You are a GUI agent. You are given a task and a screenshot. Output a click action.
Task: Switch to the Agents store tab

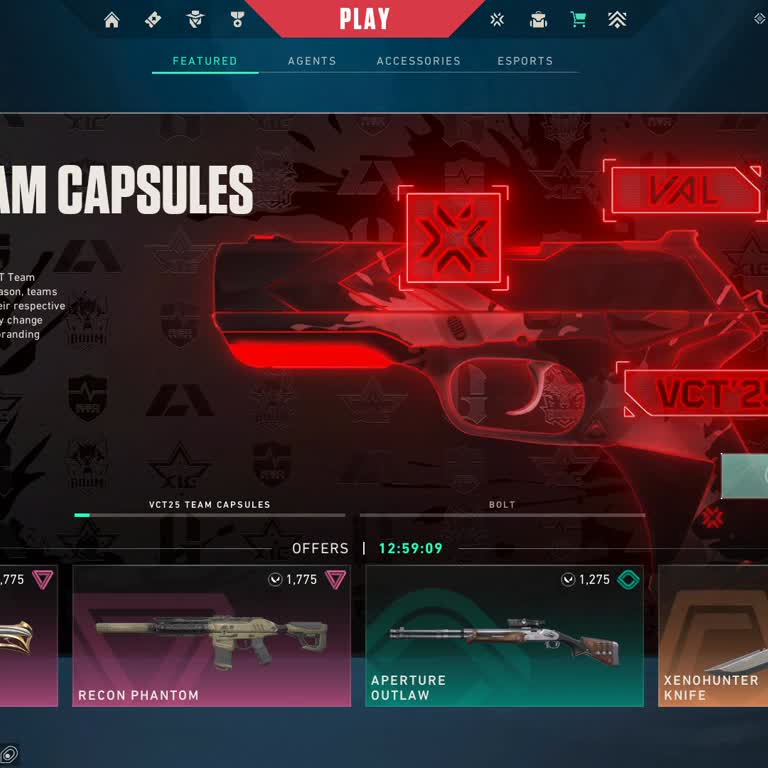coord(312,61)
